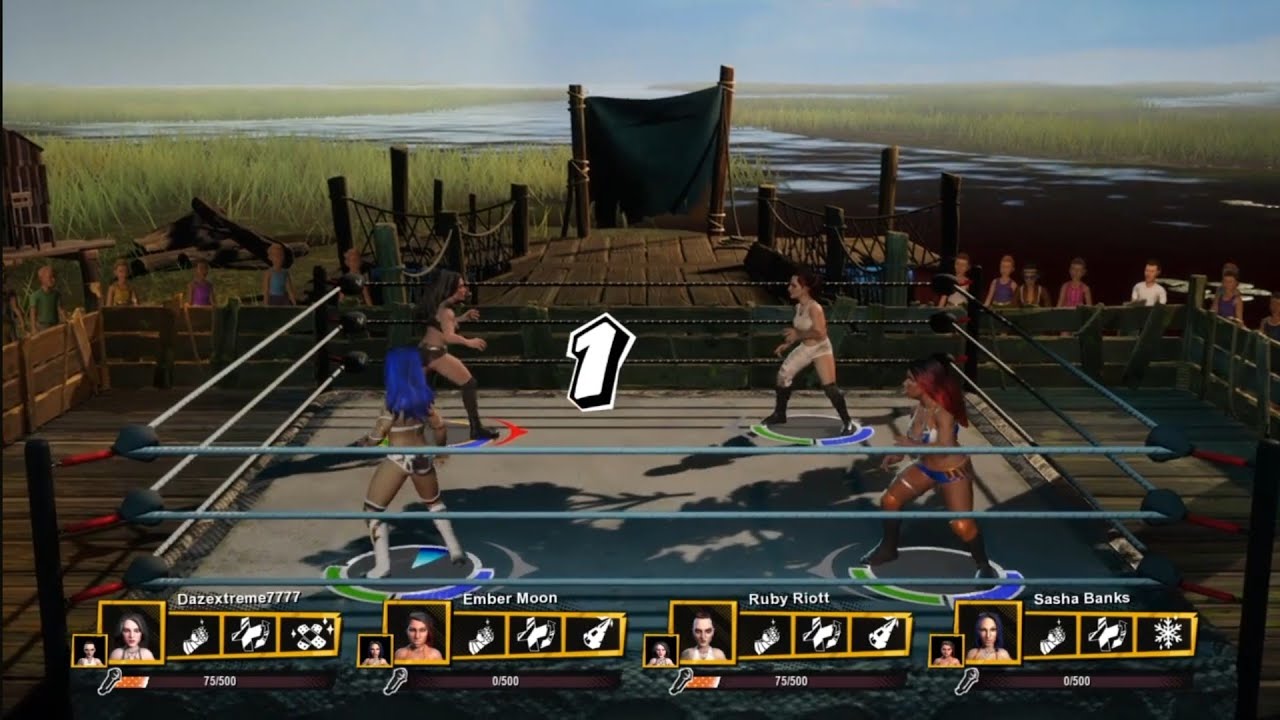This screenshot has width=1280, height=720.
Task: Click Ember Moon's small tag partner portrait
Action: (x=374, y=650)
